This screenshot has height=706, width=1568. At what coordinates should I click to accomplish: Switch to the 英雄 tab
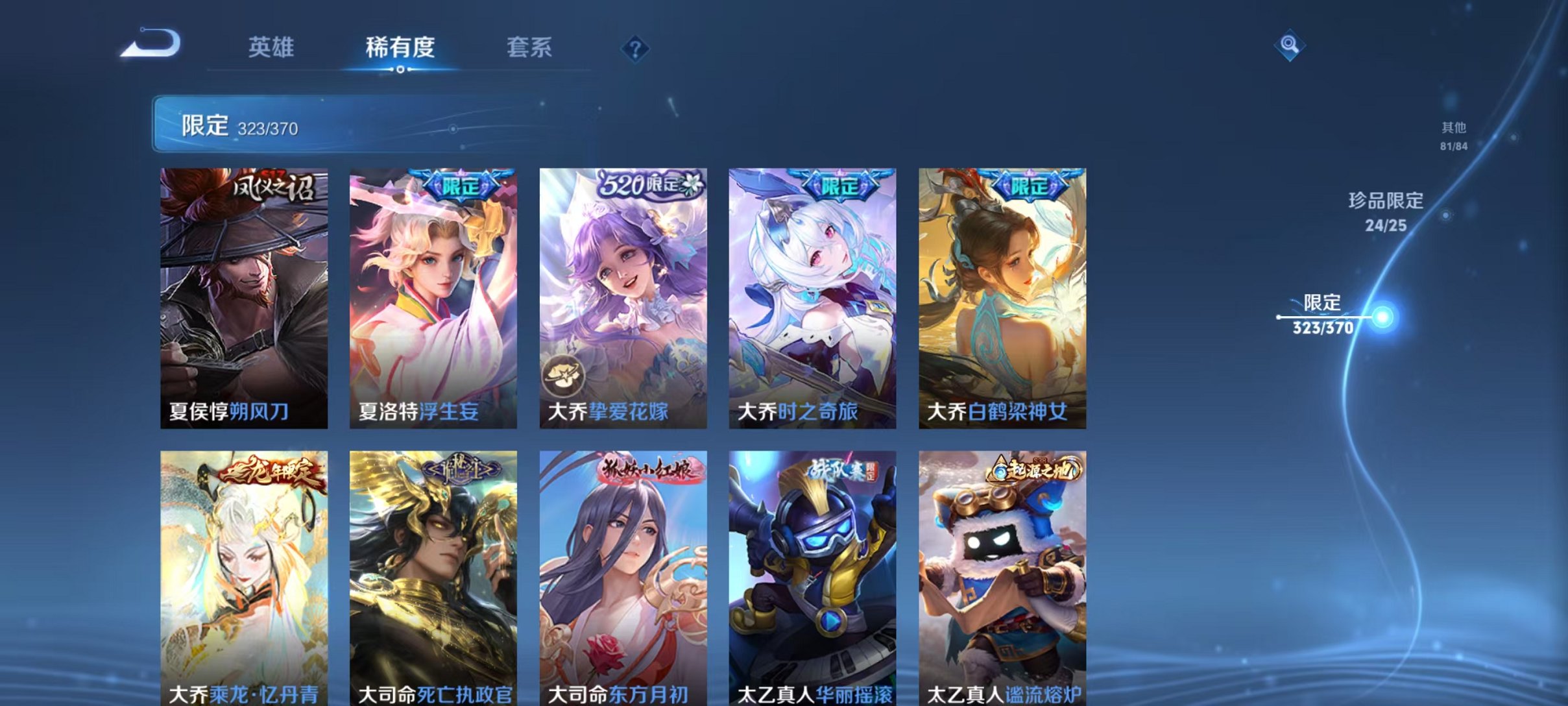pyautogui.click(x=272, y=47)
